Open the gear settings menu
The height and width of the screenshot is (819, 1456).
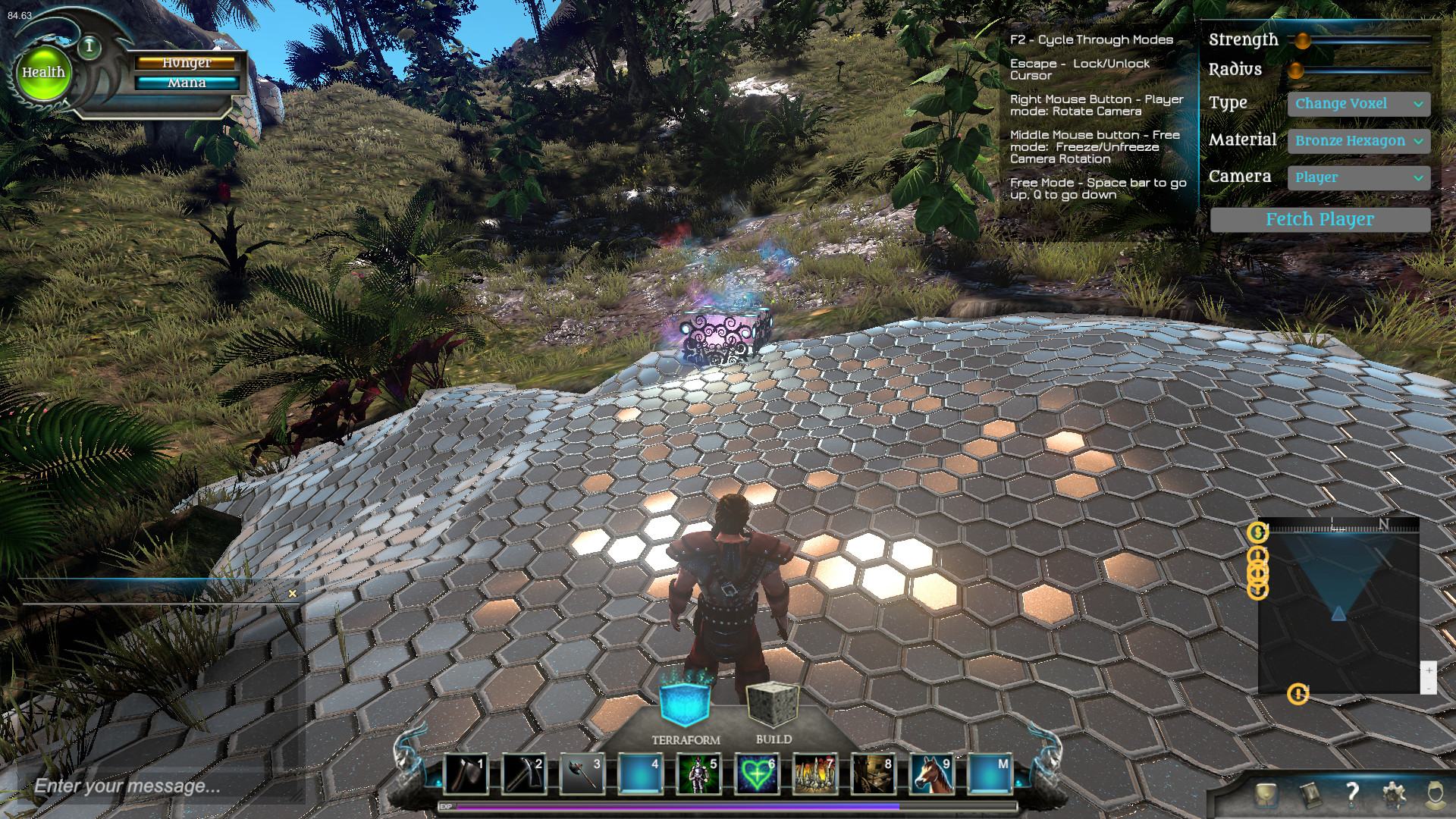tap(1393, 795)
